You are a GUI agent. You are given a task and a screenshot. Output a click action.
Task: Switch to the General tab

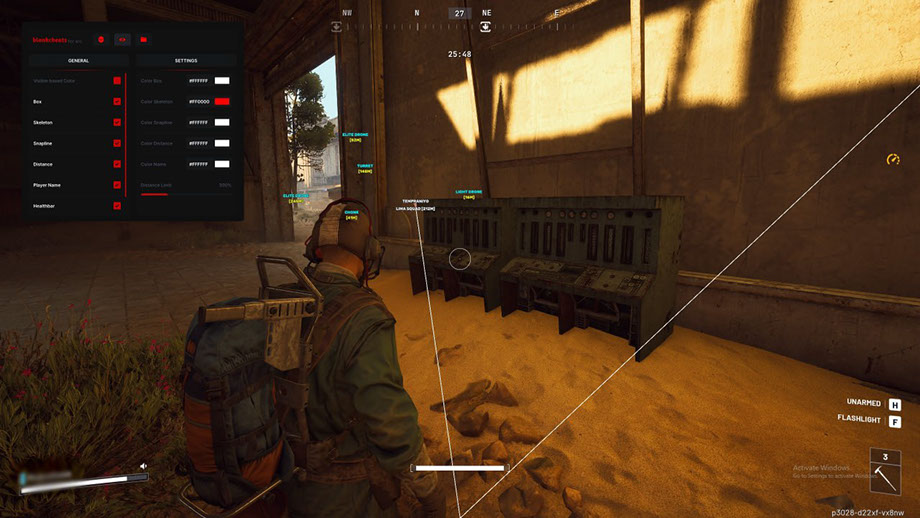coord(78,60)
